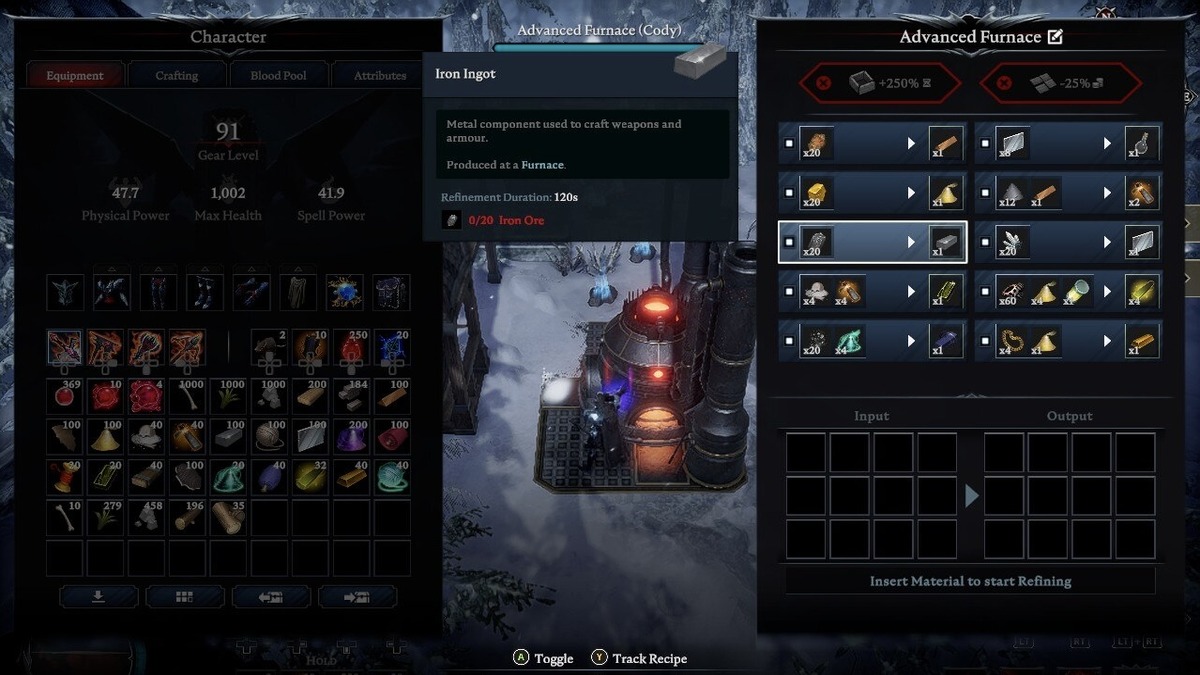Enable the gold ingot recipe checkbox
1200x675 pixels.
click(985, 340)
